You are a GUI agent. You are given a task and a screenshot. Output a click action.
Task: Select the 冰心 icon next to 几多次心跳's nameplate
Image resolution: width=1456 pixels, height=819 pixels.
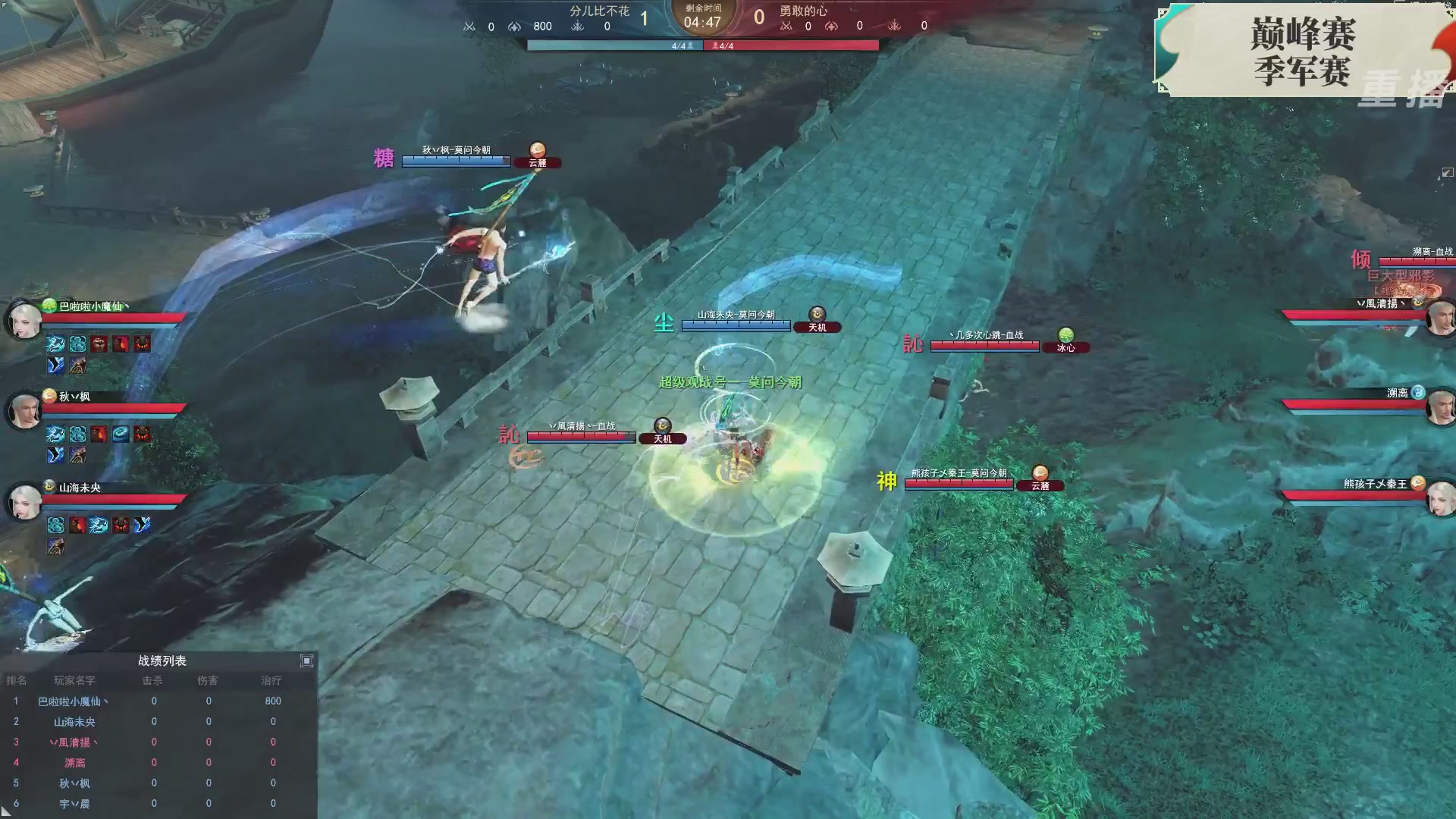point(1066,346)
